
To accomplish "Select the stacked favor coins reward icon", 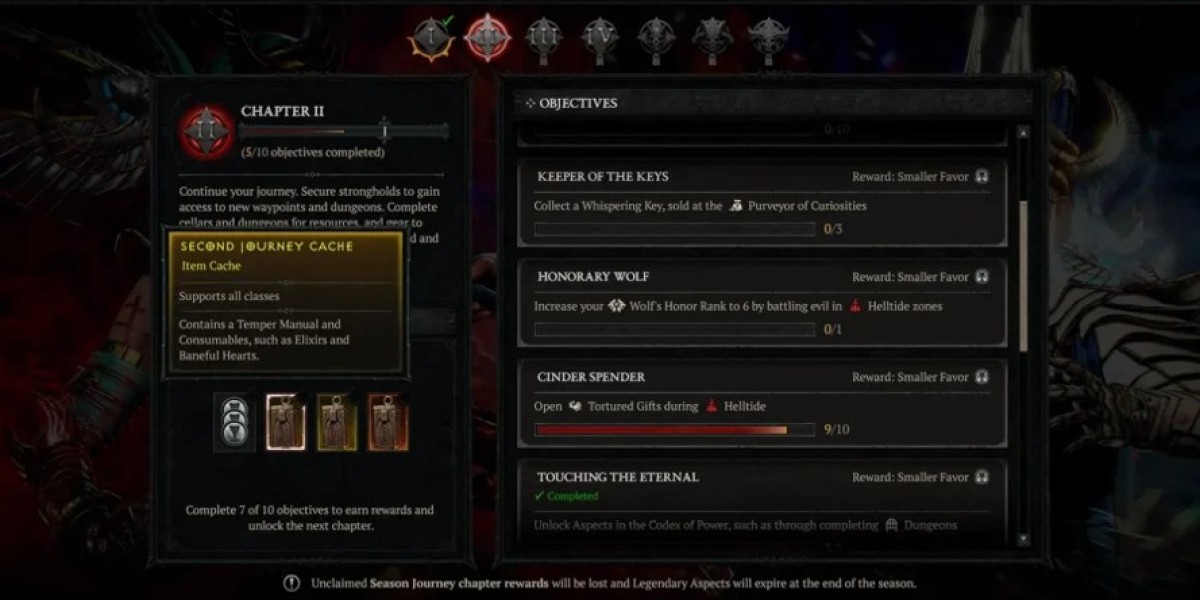I will point(234,422).
